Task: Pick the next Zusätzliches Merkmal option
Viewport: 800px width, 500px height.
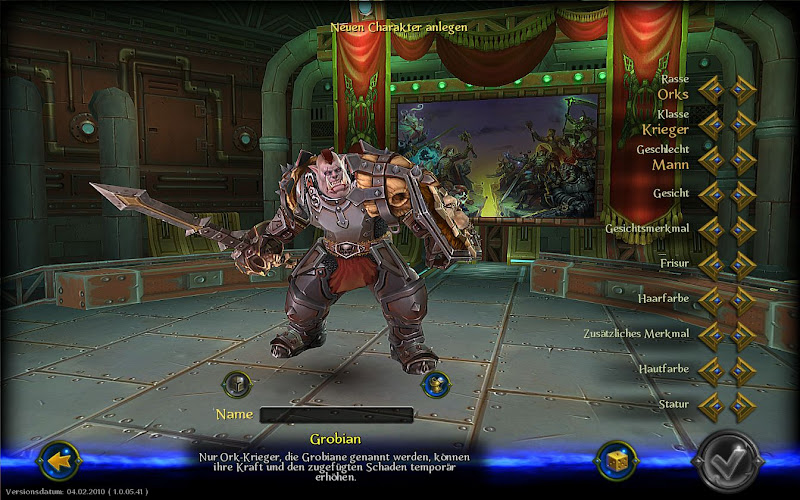Action: (x=741, y=335)
